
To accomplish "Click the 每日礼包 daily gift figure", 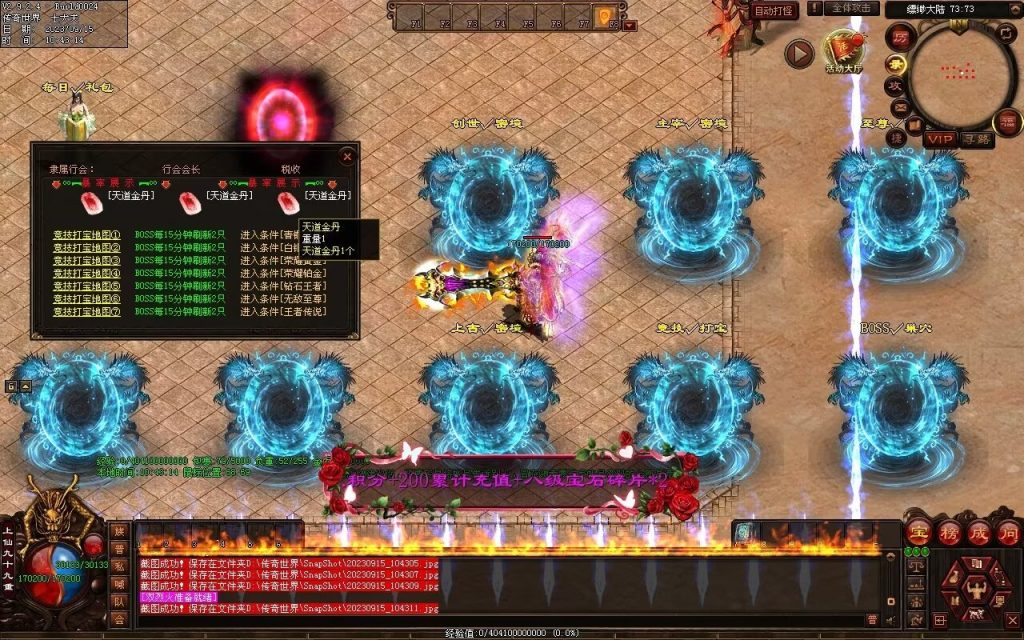I will (x=73, y=120).
